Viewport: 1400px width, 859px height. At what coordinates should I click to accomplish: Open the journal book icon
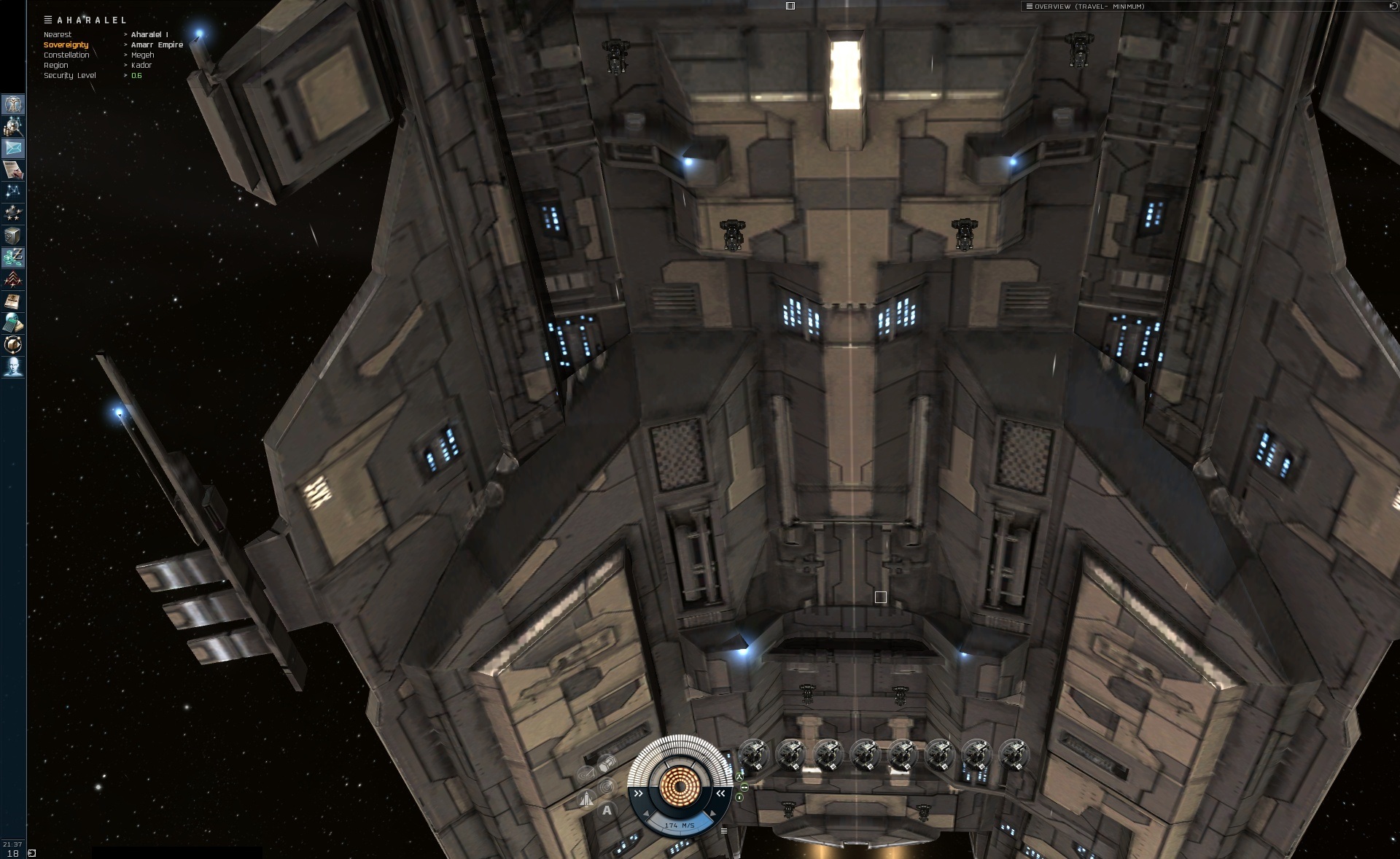click(x=13, y=301)
